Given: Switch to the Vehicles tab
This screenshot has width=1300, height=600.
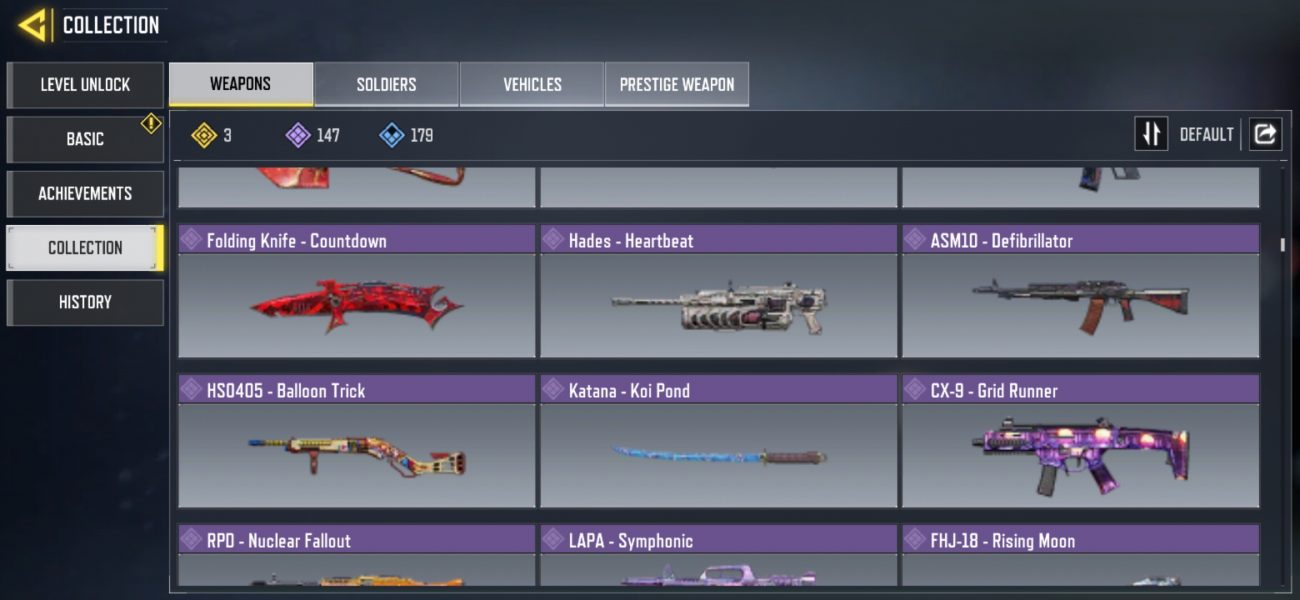Looking at the screenshot, I should [x=532, y=85].
